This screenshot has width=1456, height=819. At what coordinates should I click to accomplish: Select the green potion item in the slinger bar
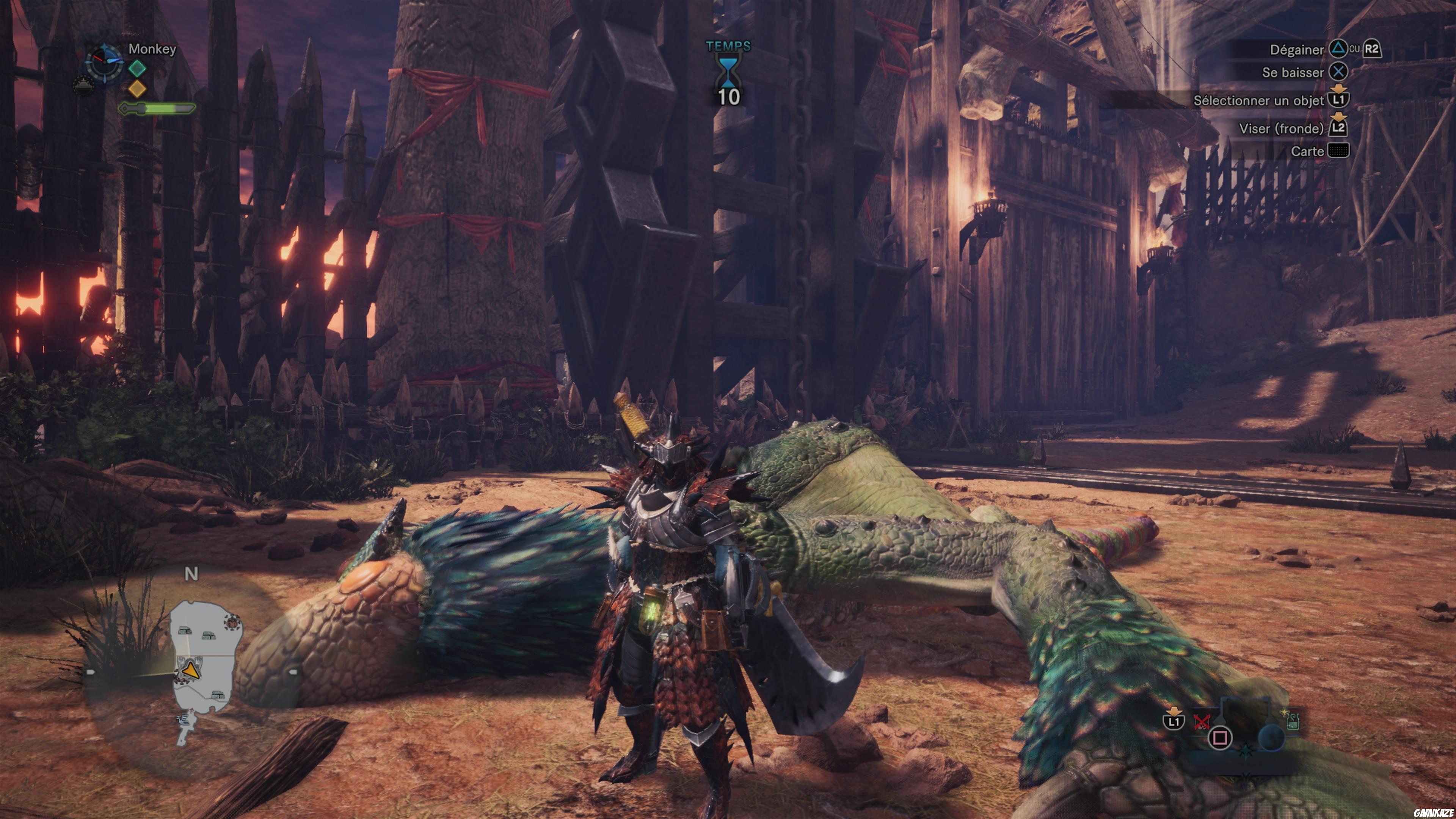pyautogui.click(x=1293, y=722)
